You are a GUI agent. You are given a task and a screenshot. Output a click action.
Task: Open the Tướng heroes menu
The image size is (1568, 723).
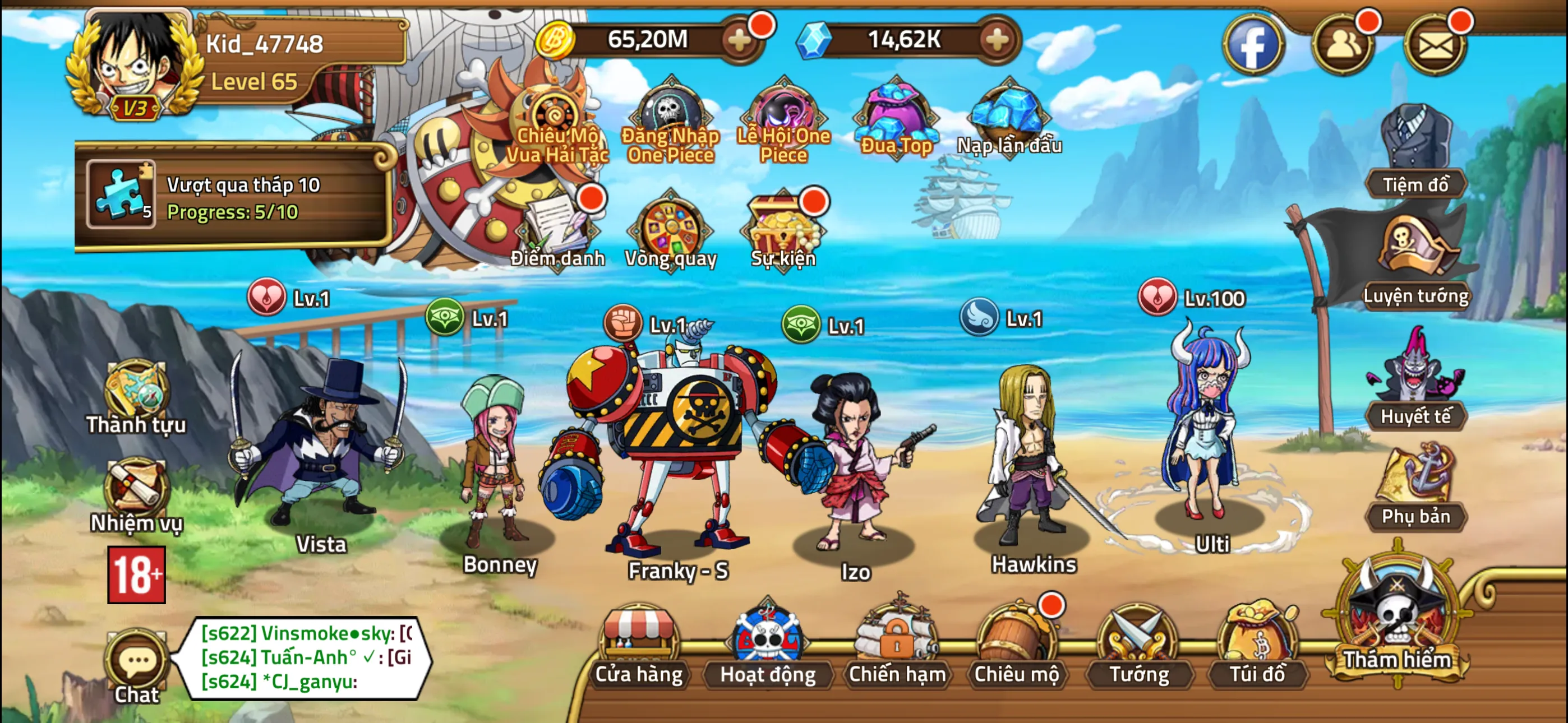click(x=1138, y=646)
